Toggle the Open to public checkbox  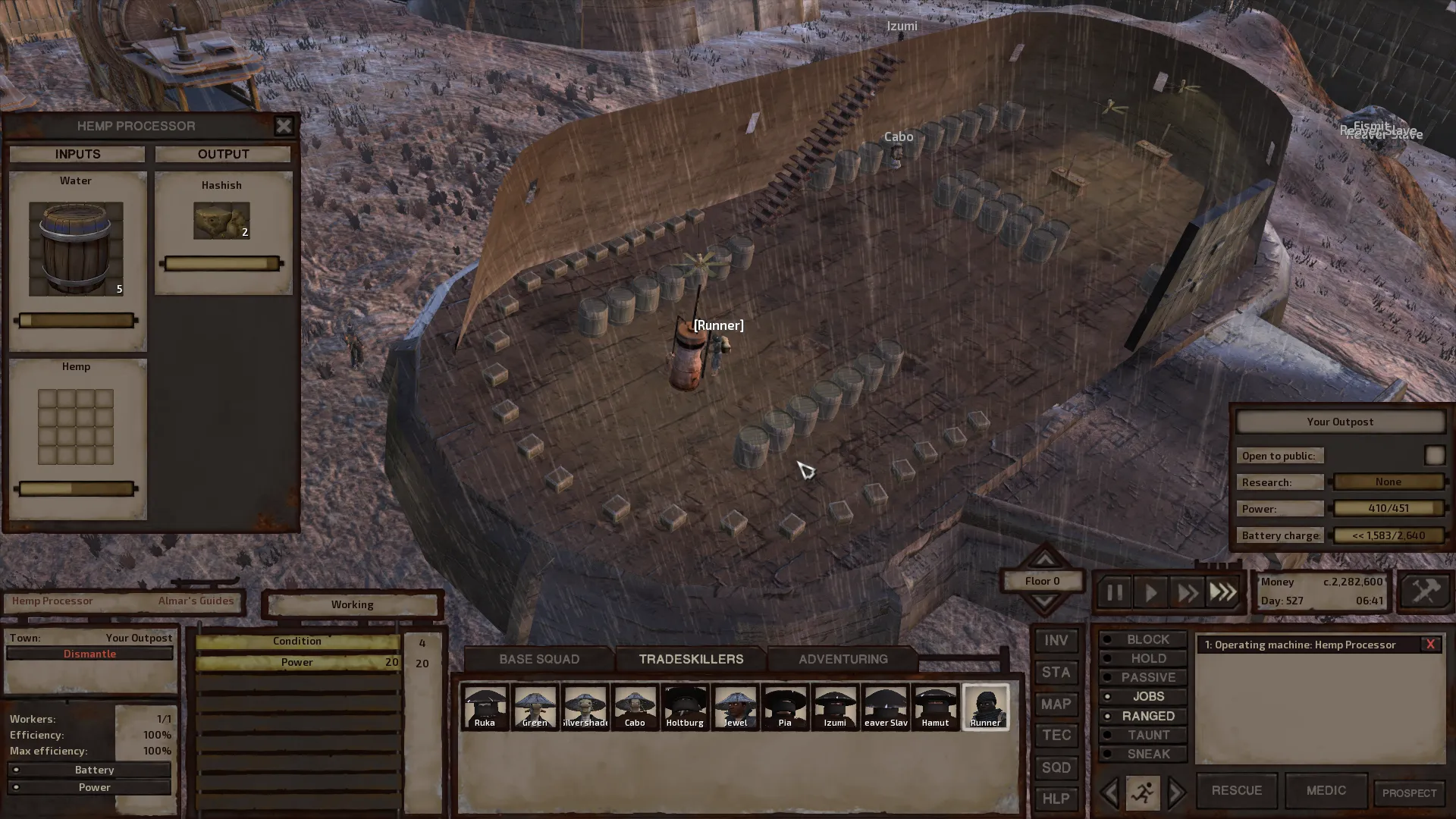click(1434, 455)
